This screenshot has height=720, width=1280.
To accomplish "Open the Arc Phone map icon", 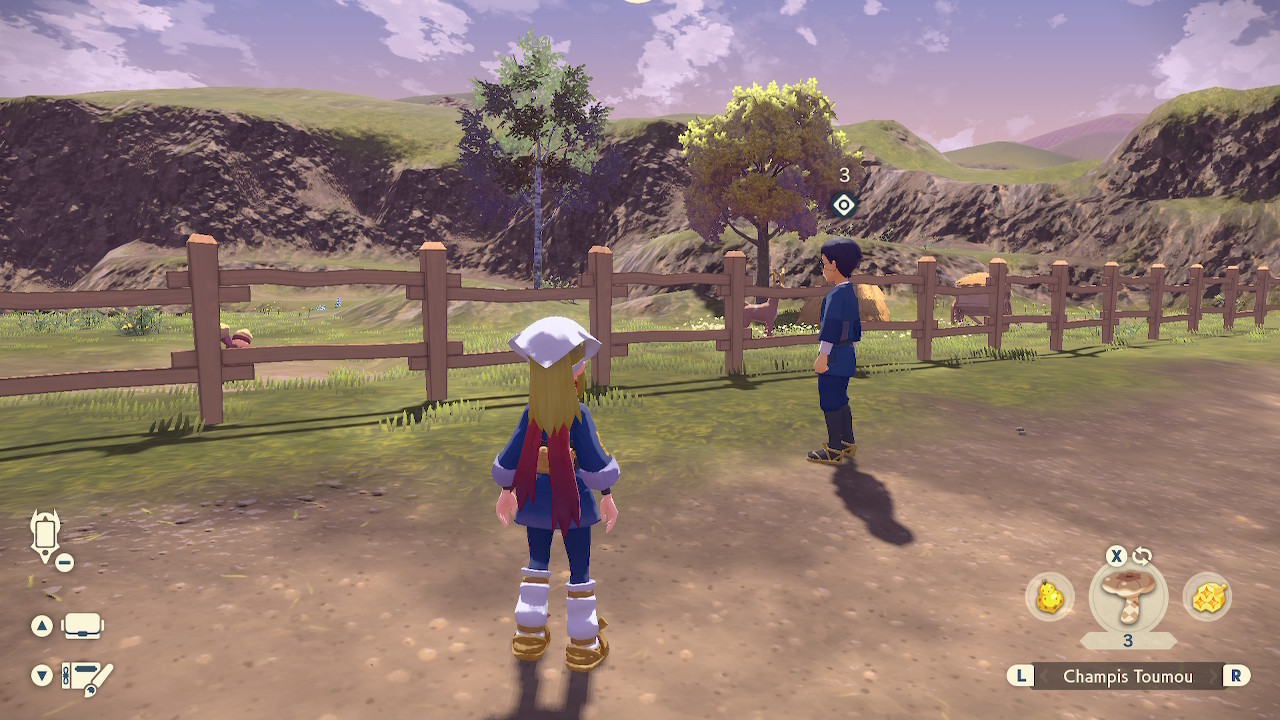I will pyautogui.click(x=46, y=535).
